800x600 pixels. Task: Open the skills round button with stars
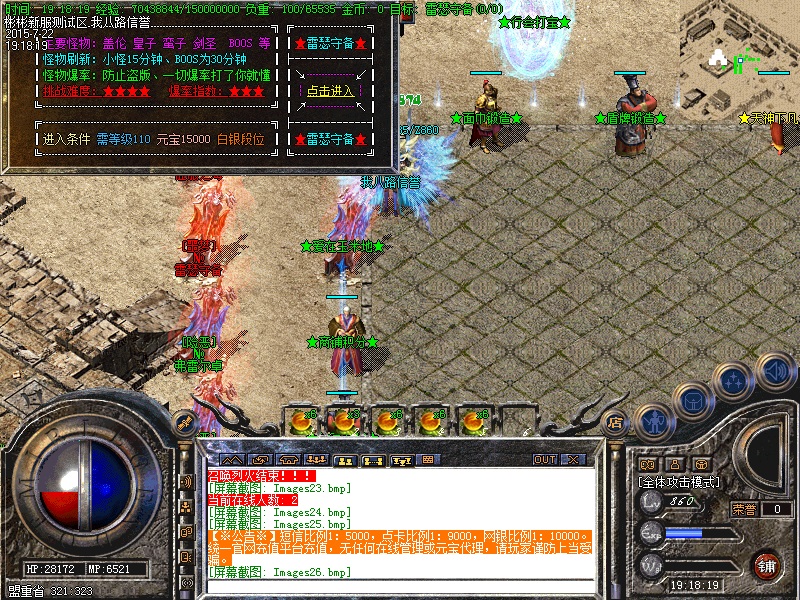pos(734,382)
